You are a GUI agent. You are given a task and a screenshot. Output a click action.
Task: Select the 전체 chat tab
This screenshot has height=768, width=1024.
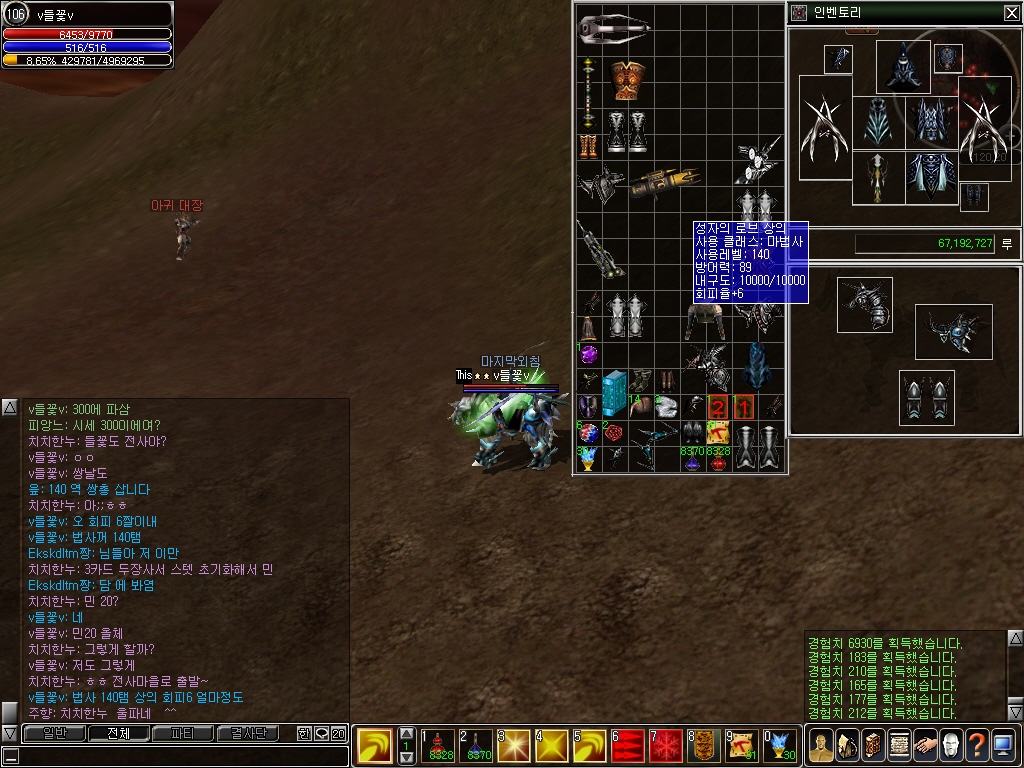click(x=118, y=733)
